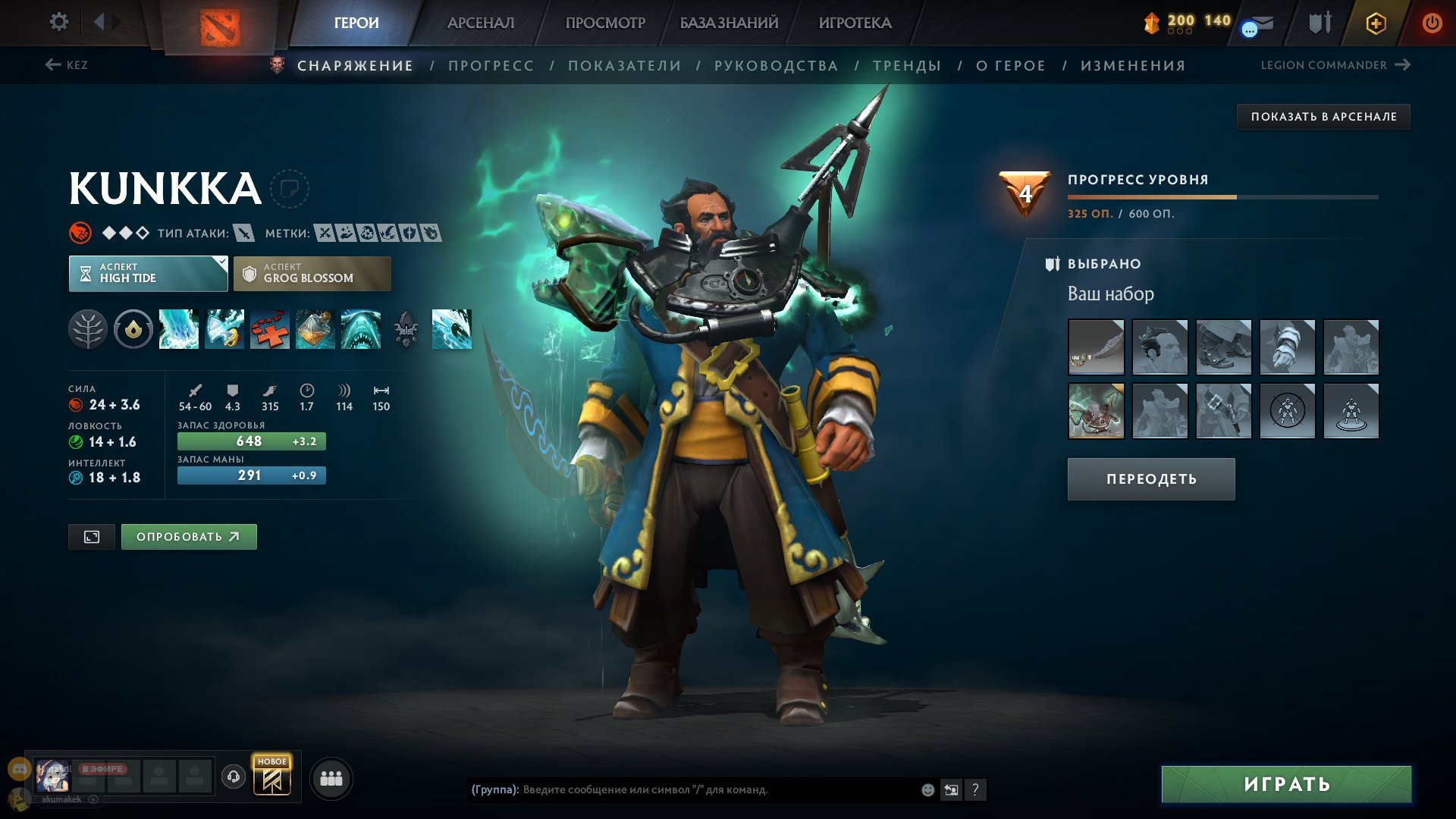Click the Ghostship shoulder item thumbnail
1456x819 pixels.
1097,410
